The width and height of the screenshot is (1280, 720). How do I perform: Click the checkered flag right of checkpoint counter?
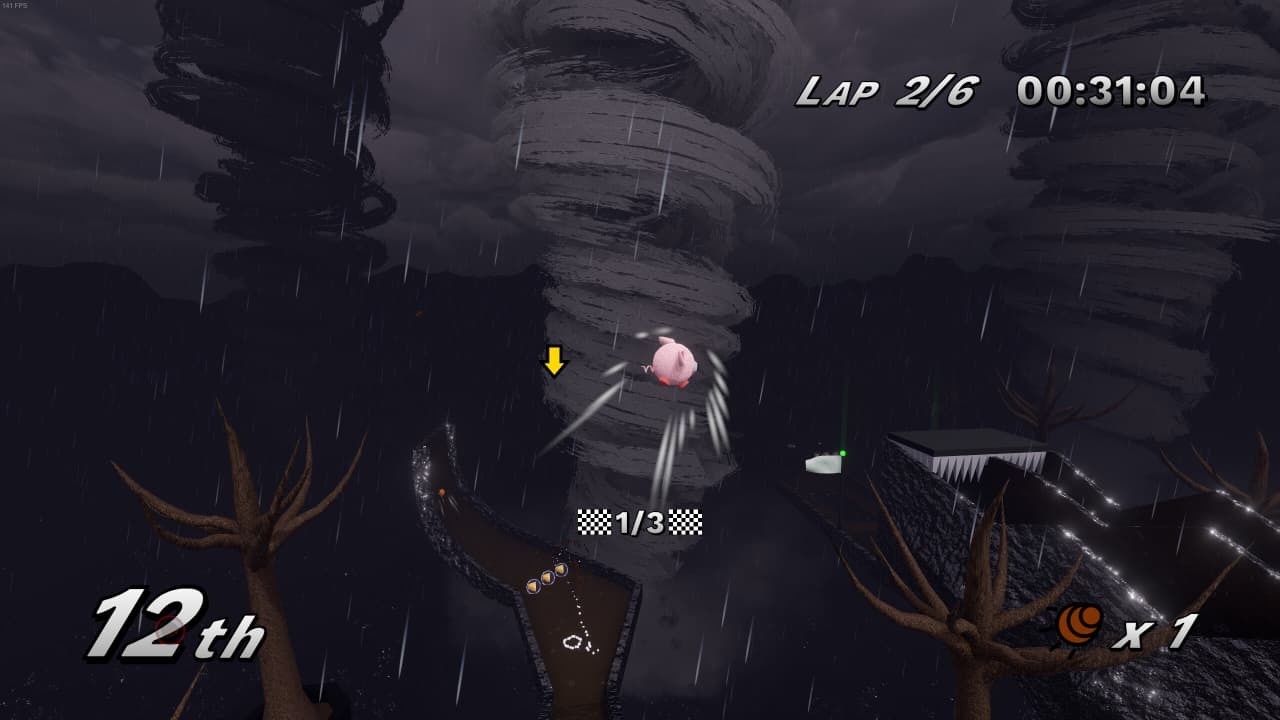point(687,519)
